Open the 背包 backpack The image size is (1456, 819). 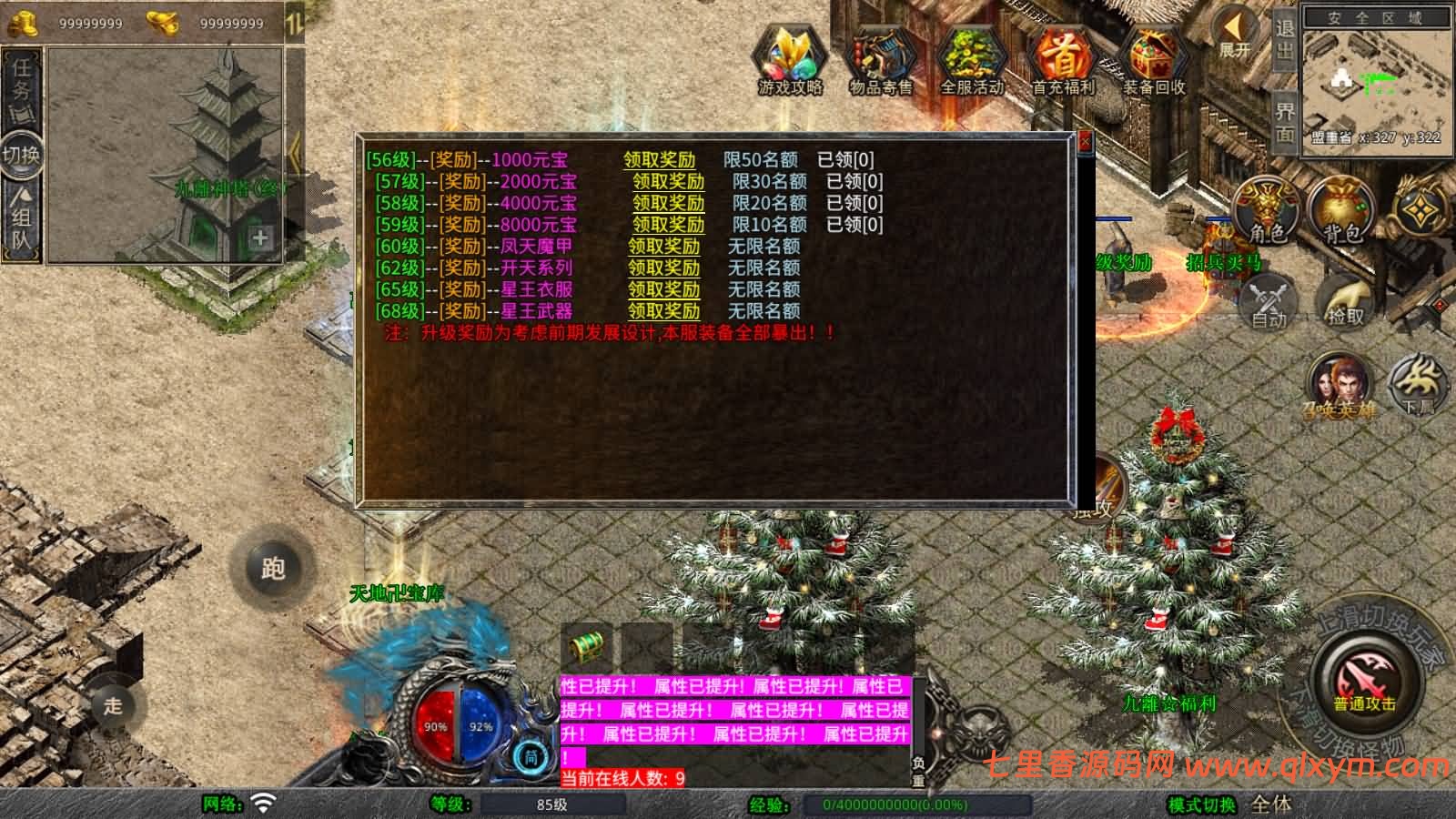(x=1340, y=213)
